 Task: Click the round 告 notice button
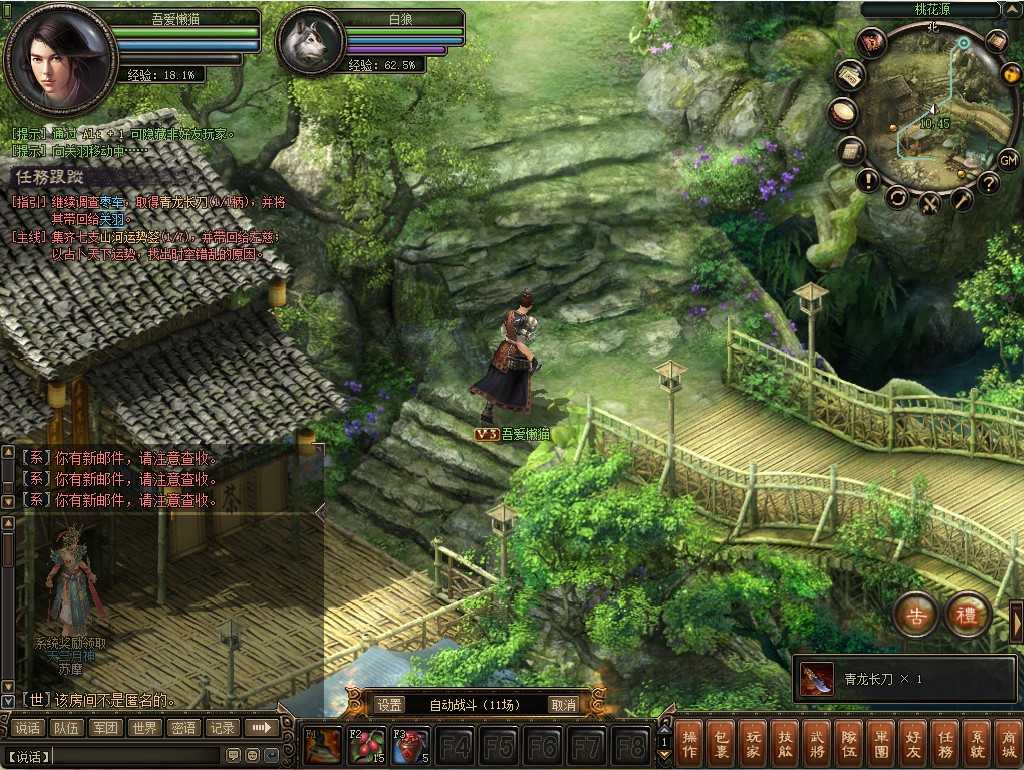click(914, 616)
